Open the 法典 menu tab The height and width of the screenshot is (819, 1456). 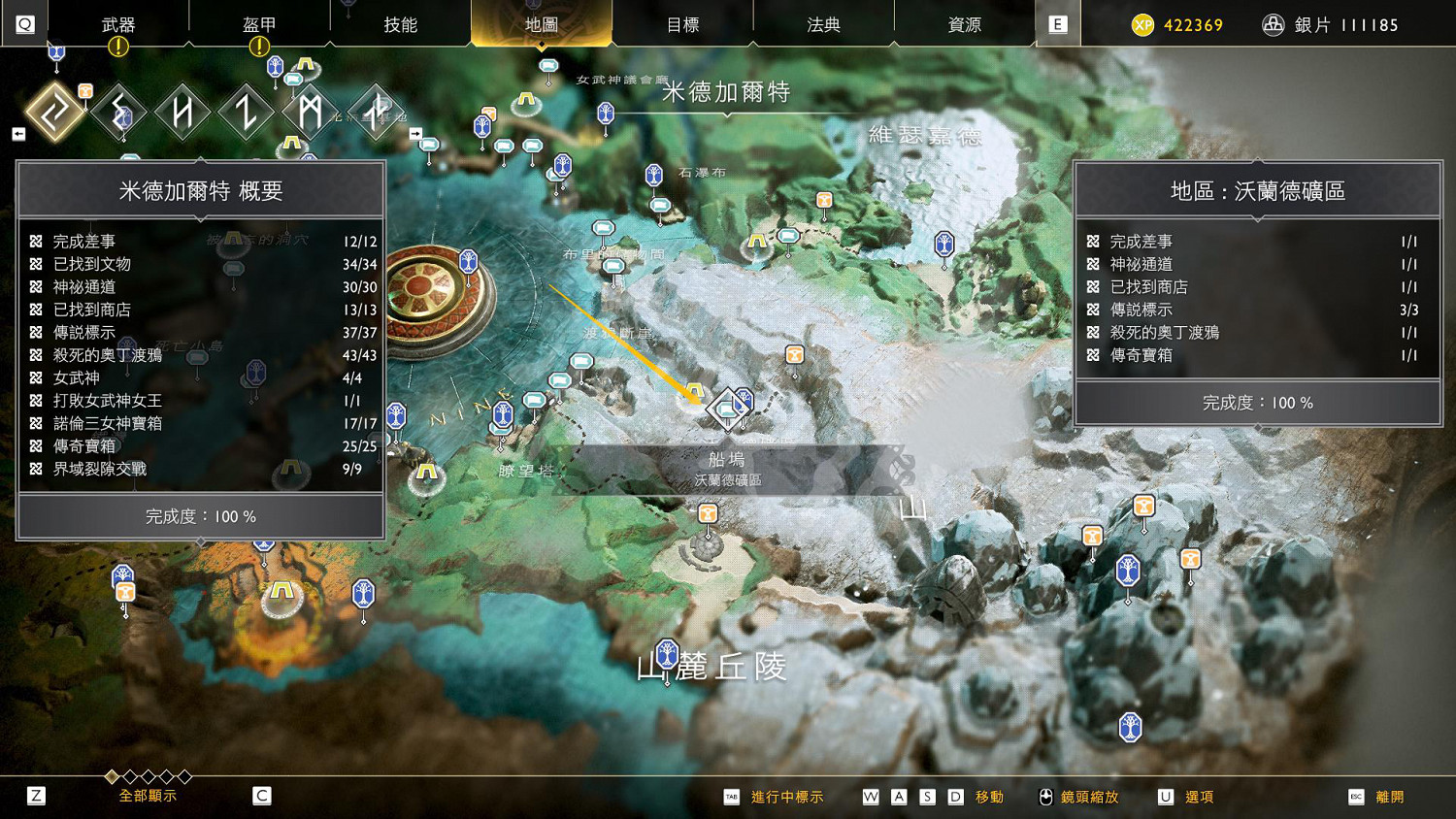tap(822, 24)
